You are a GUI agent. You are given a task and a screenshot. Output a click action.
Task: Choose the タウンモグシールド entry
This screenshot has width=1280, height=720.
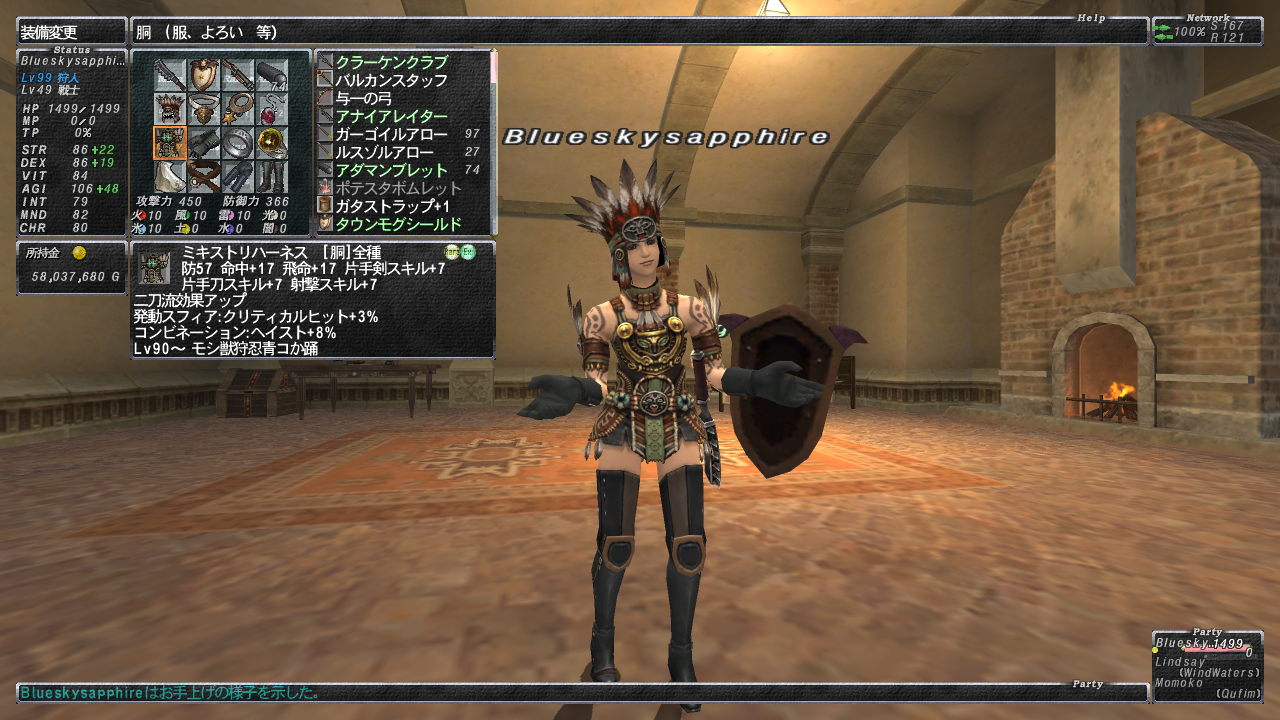click(x=398, y=224)
